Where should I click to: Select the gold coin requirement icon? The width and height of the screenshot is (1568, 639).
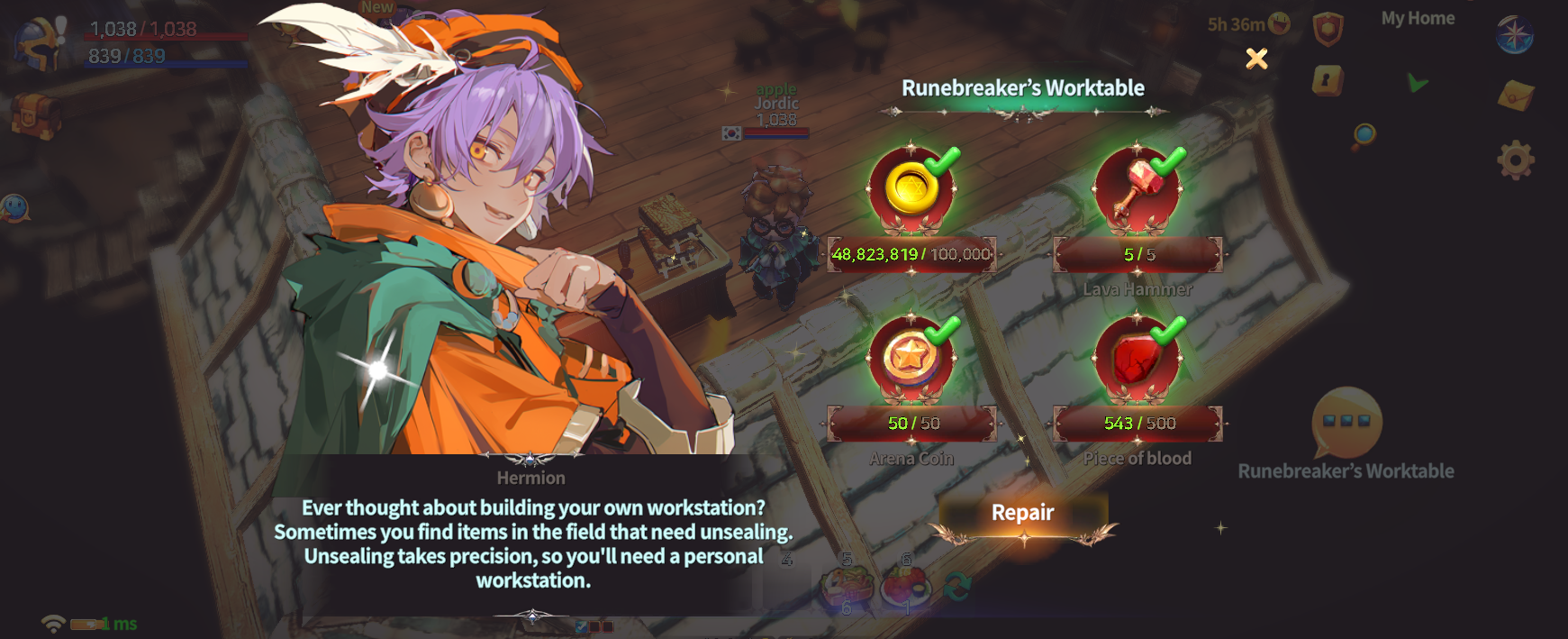911,189
